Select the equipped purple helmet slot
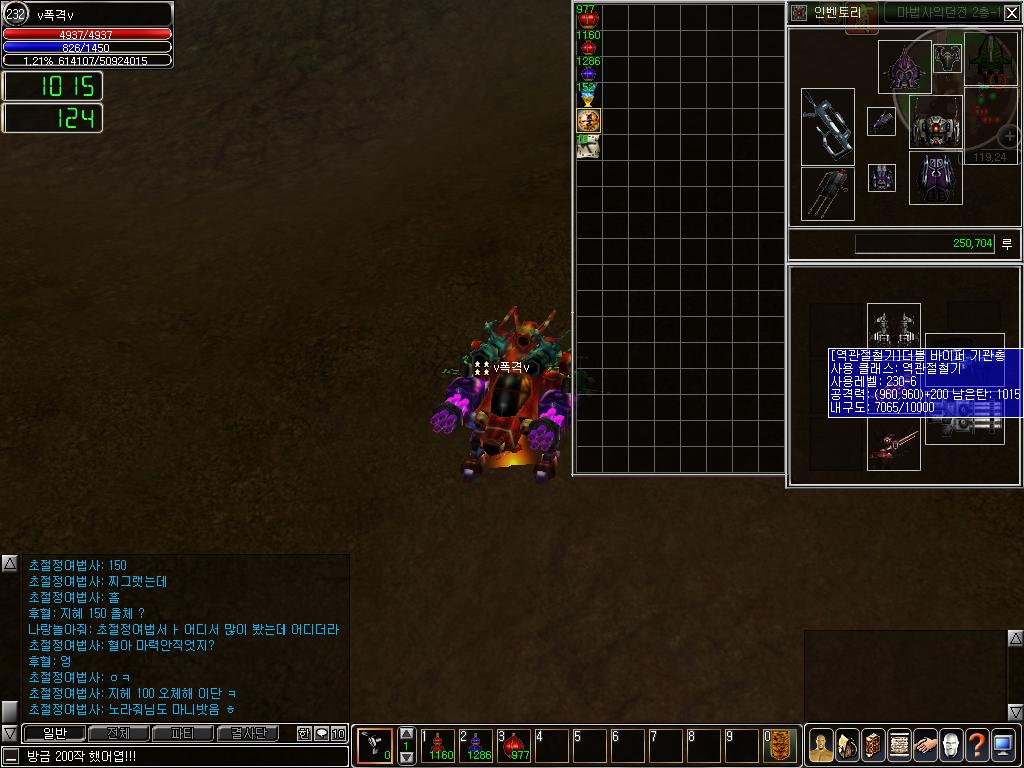This screenshot has height=768, width=1024. tap(905, 67)
